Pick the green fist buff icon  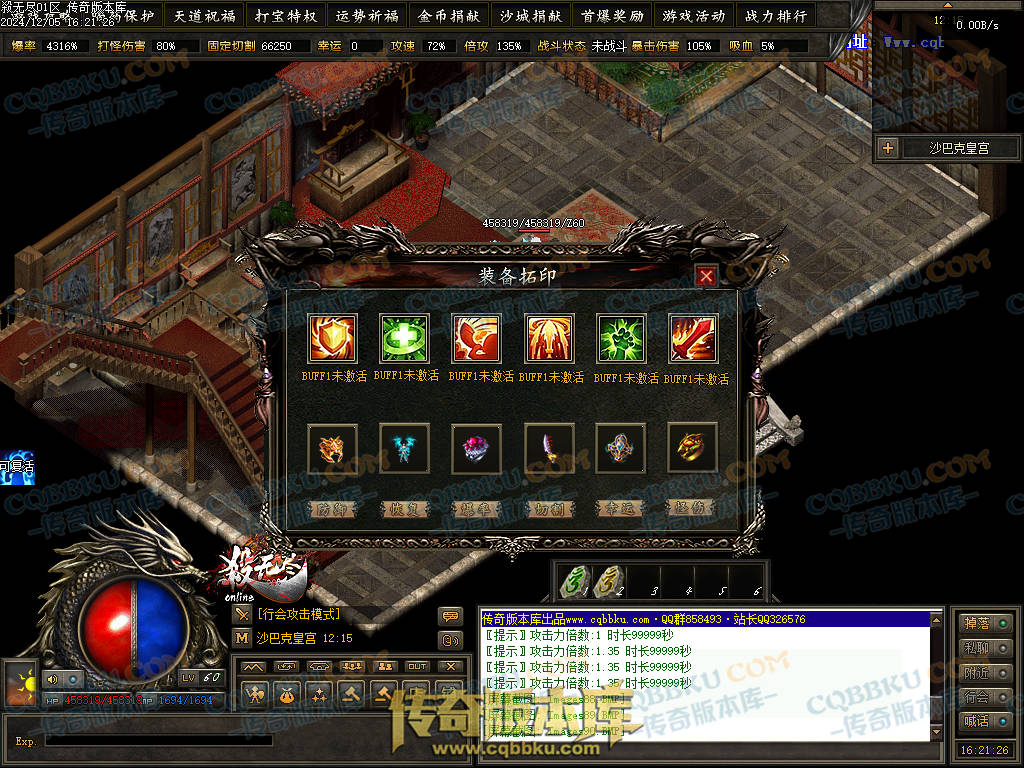point(621,338)
